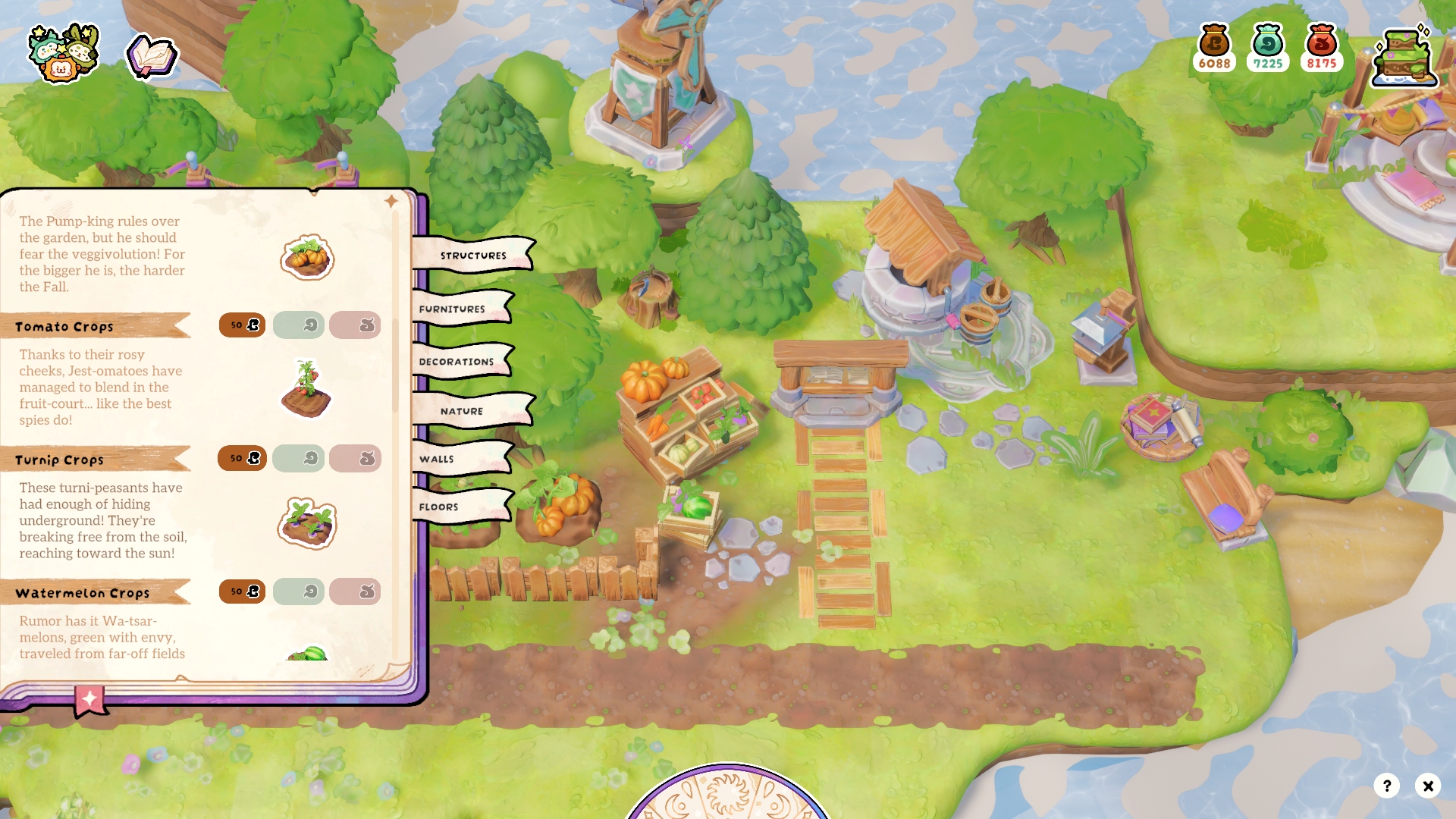Close build mode with the X button
Viewport: 1456px width, 819px height.
pyautogui.click(x=1428, y=786)
